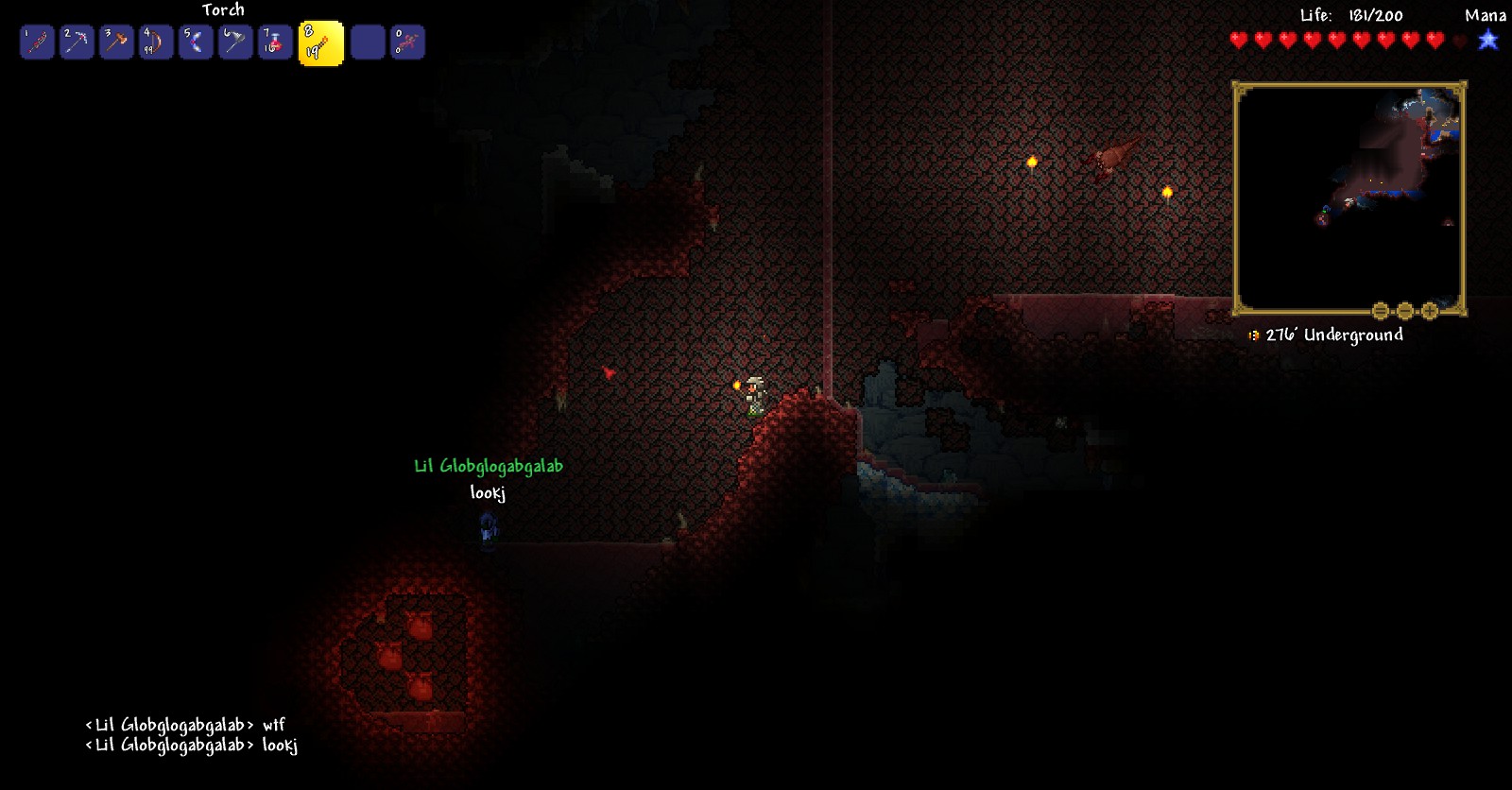Click the minimap zoom-out minus button
Viewport: 1512px width, 790px height.
pyautogui.click(x=1404, y=310)
